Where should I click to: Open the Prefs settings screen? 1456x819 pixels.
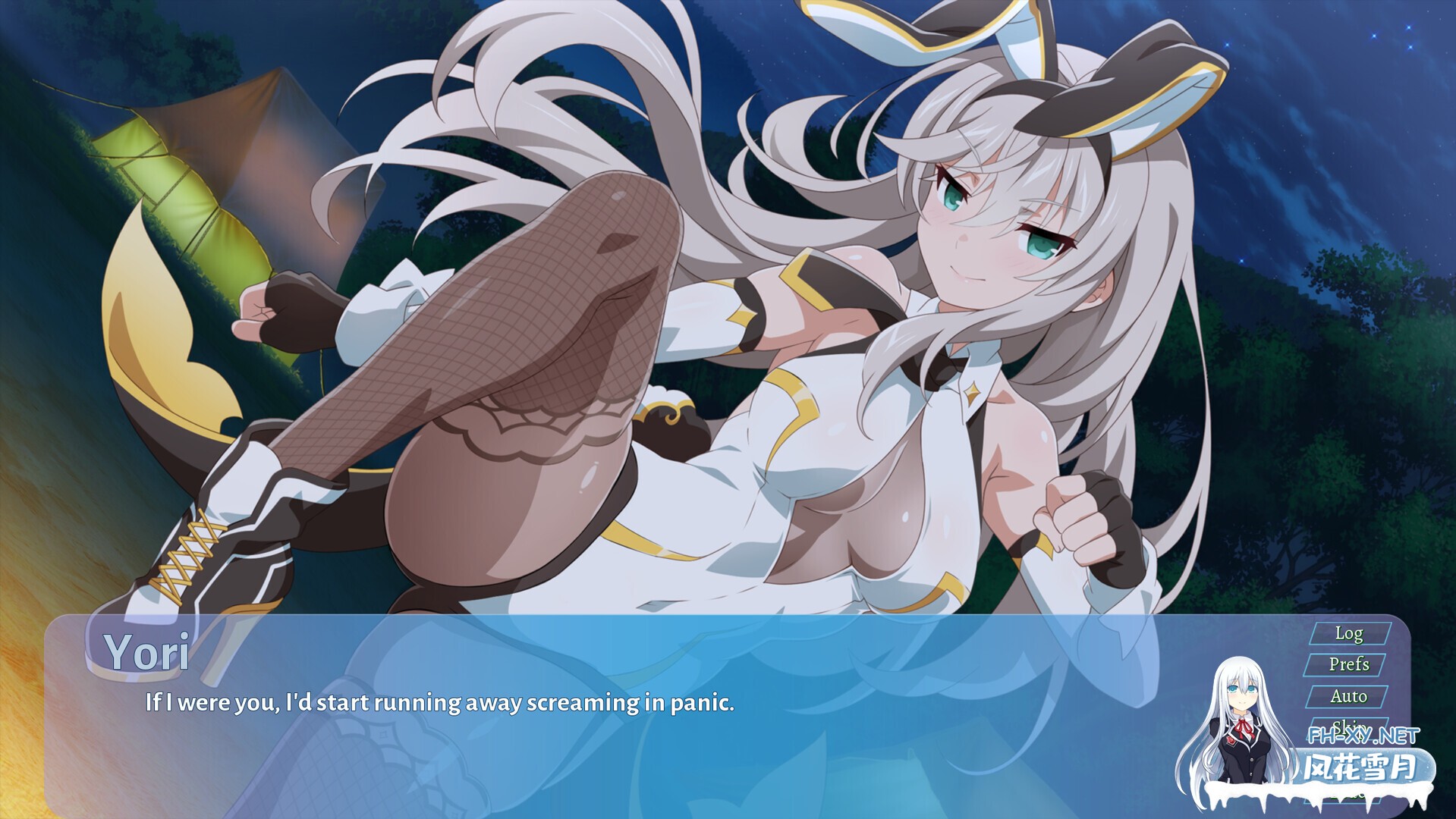pos(1349,665)
